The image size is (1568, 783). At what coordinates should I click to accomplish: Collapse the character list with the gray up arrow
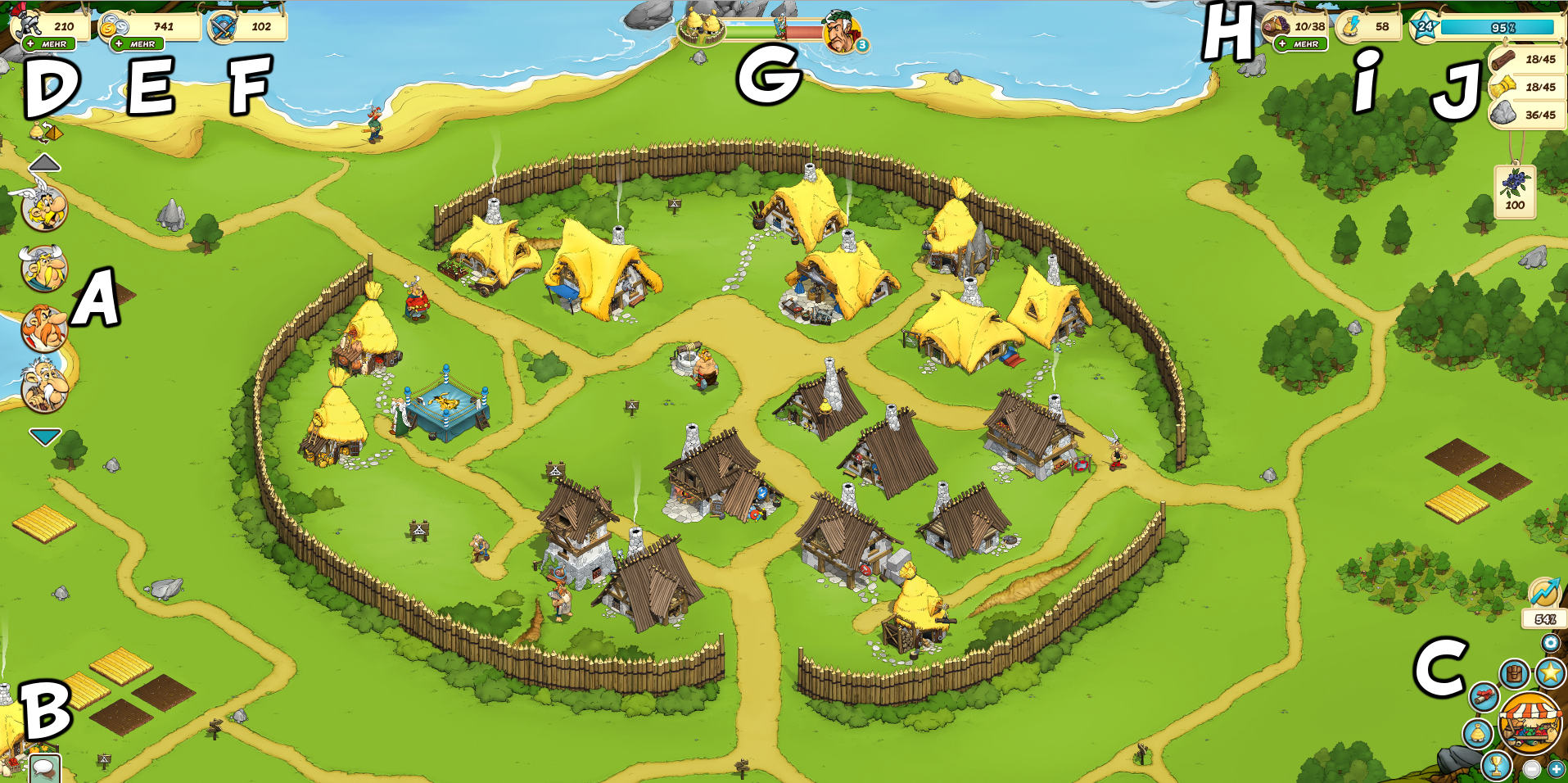coord(44,164)
